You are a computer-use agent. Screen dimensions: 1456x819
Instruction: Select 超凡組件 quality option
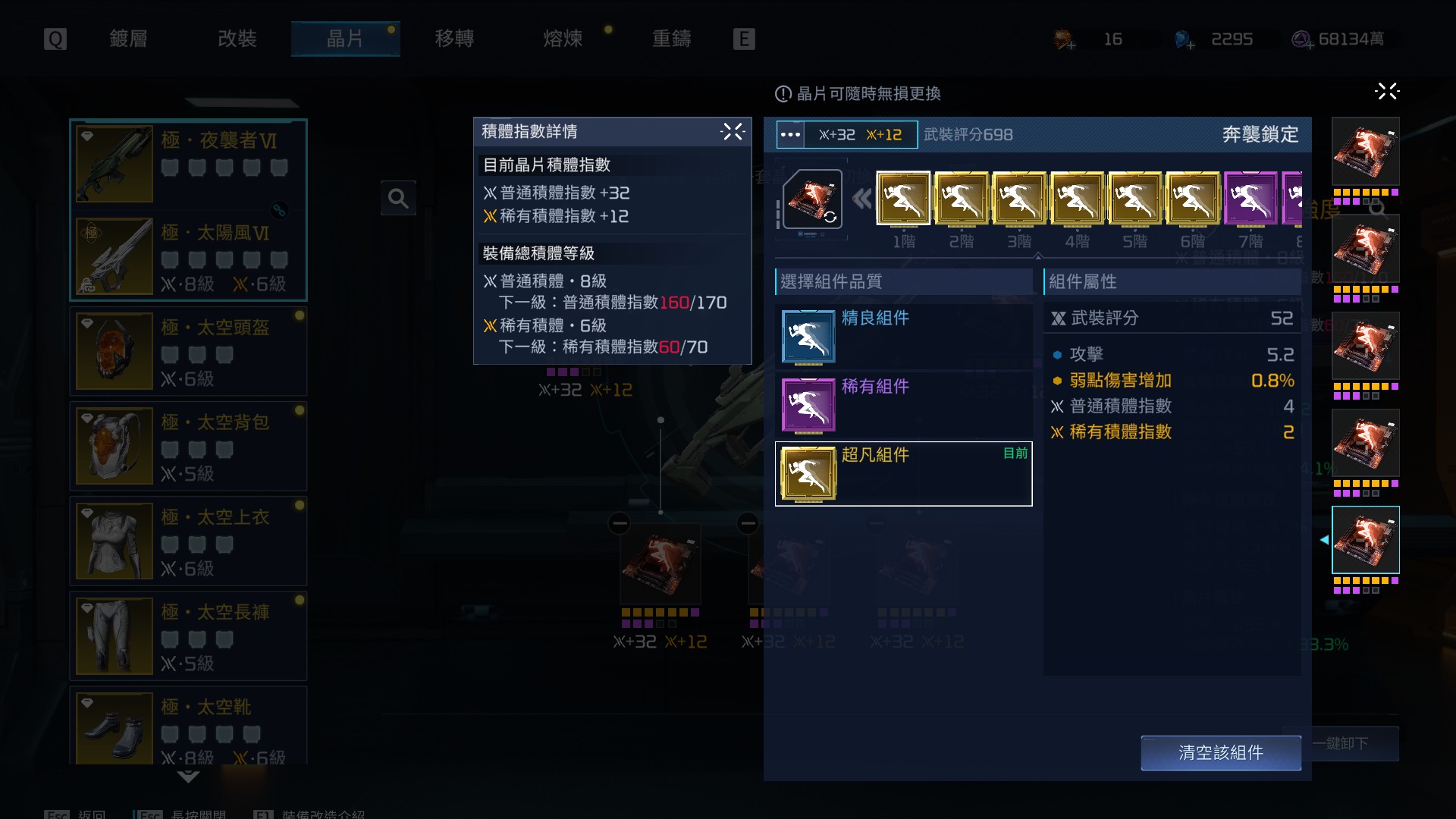903,474
